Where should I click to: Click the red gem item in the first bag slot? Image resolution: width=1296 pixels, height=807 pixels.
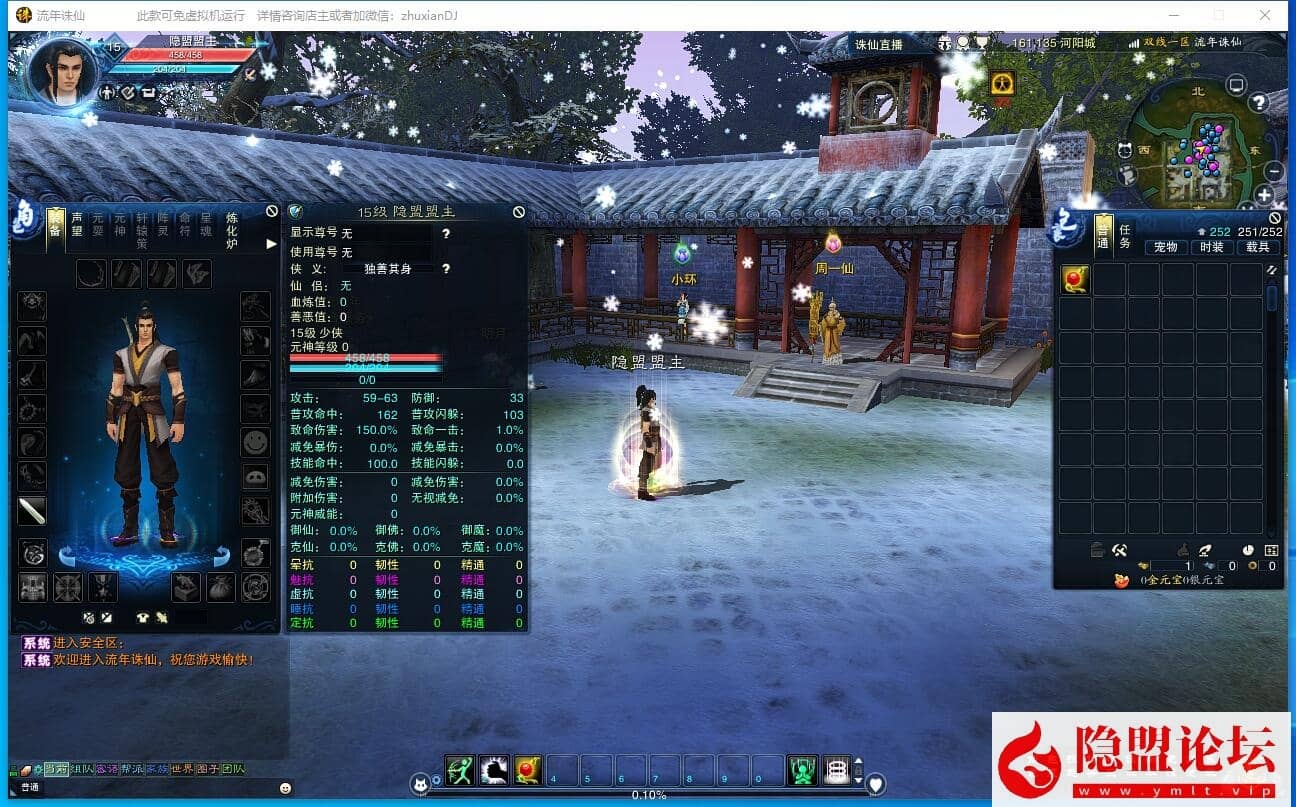click(x=1075, y=281)
